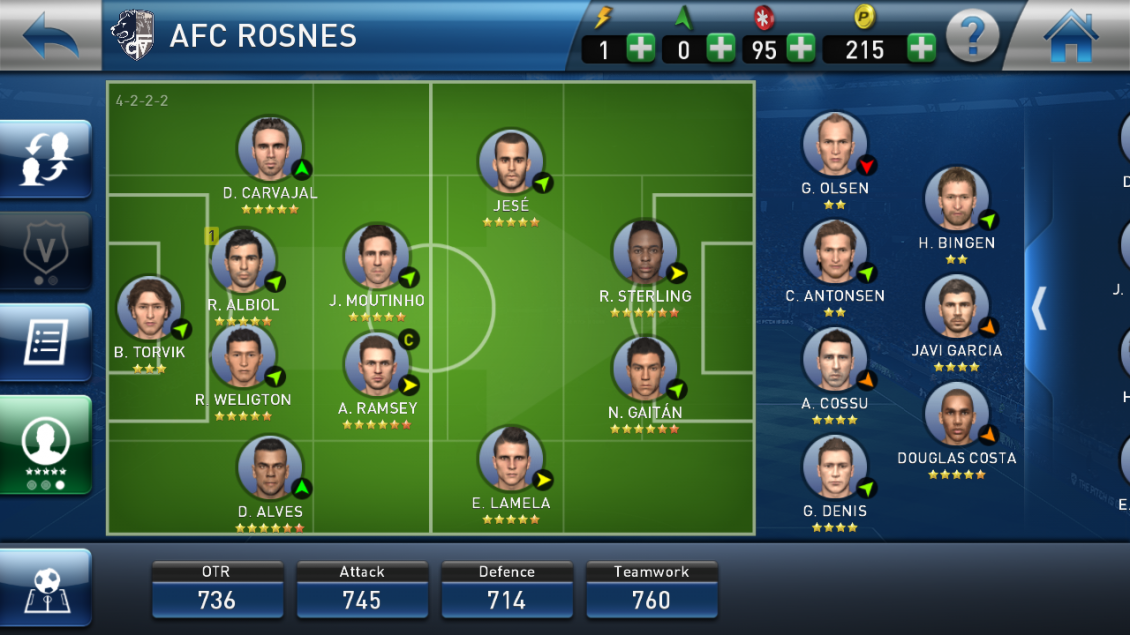Open the question mark help button

pos(972,38)
